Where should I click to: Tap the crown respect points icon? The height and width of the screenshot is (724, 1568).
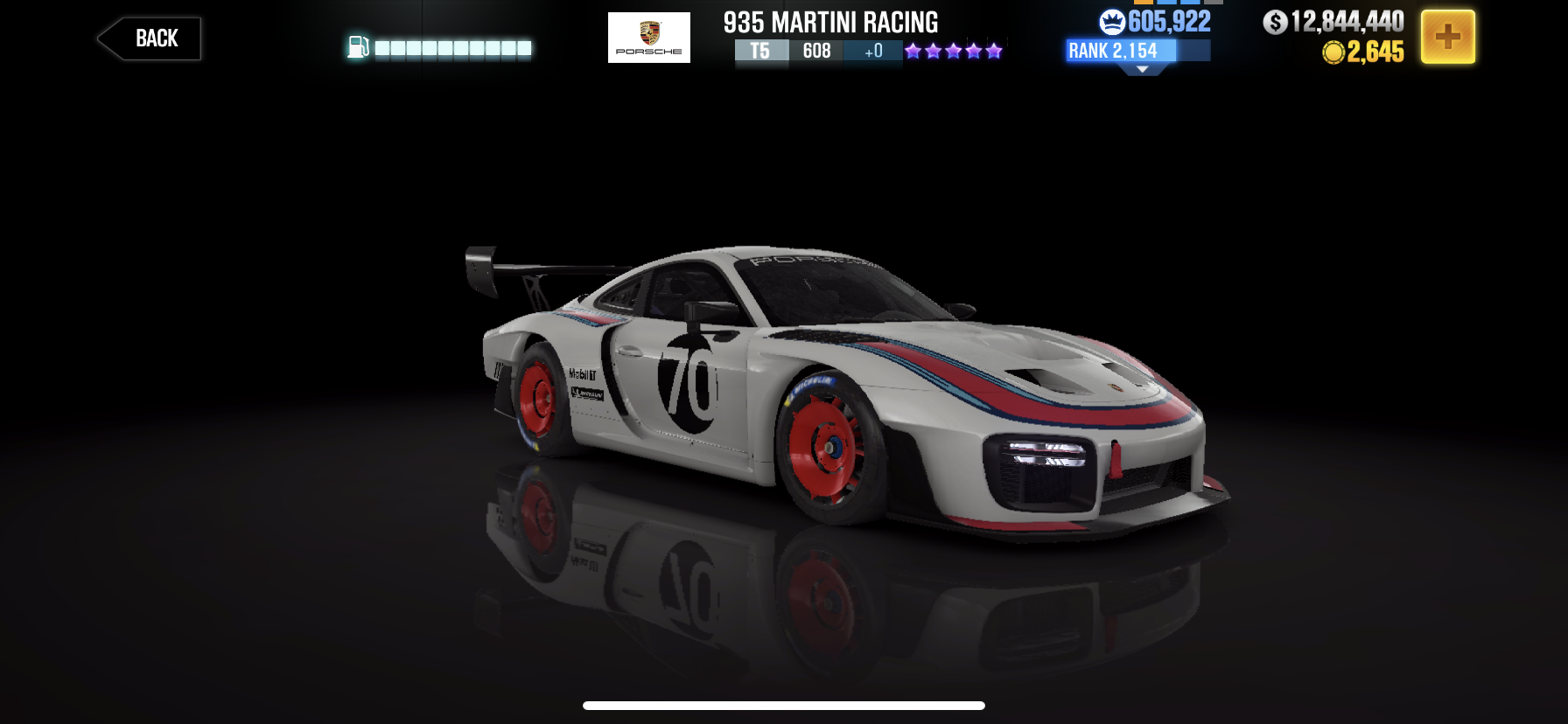1111,20
